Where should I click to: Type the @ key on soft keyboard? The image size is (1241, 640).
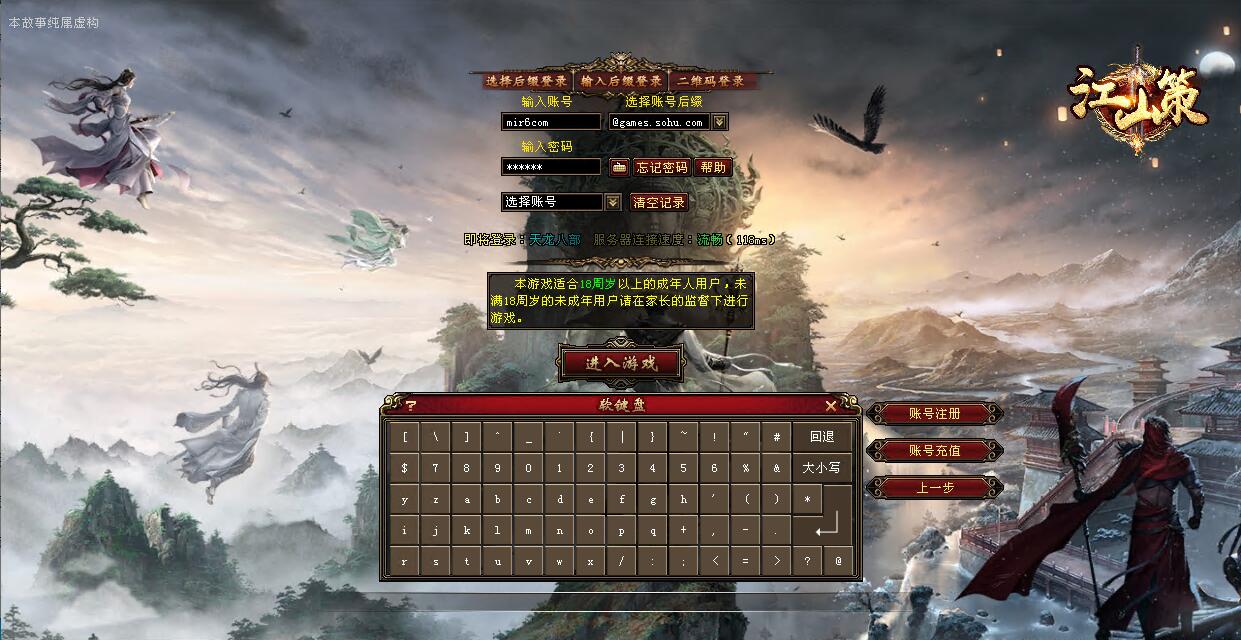pyautogui.click(x=838, y=561)
